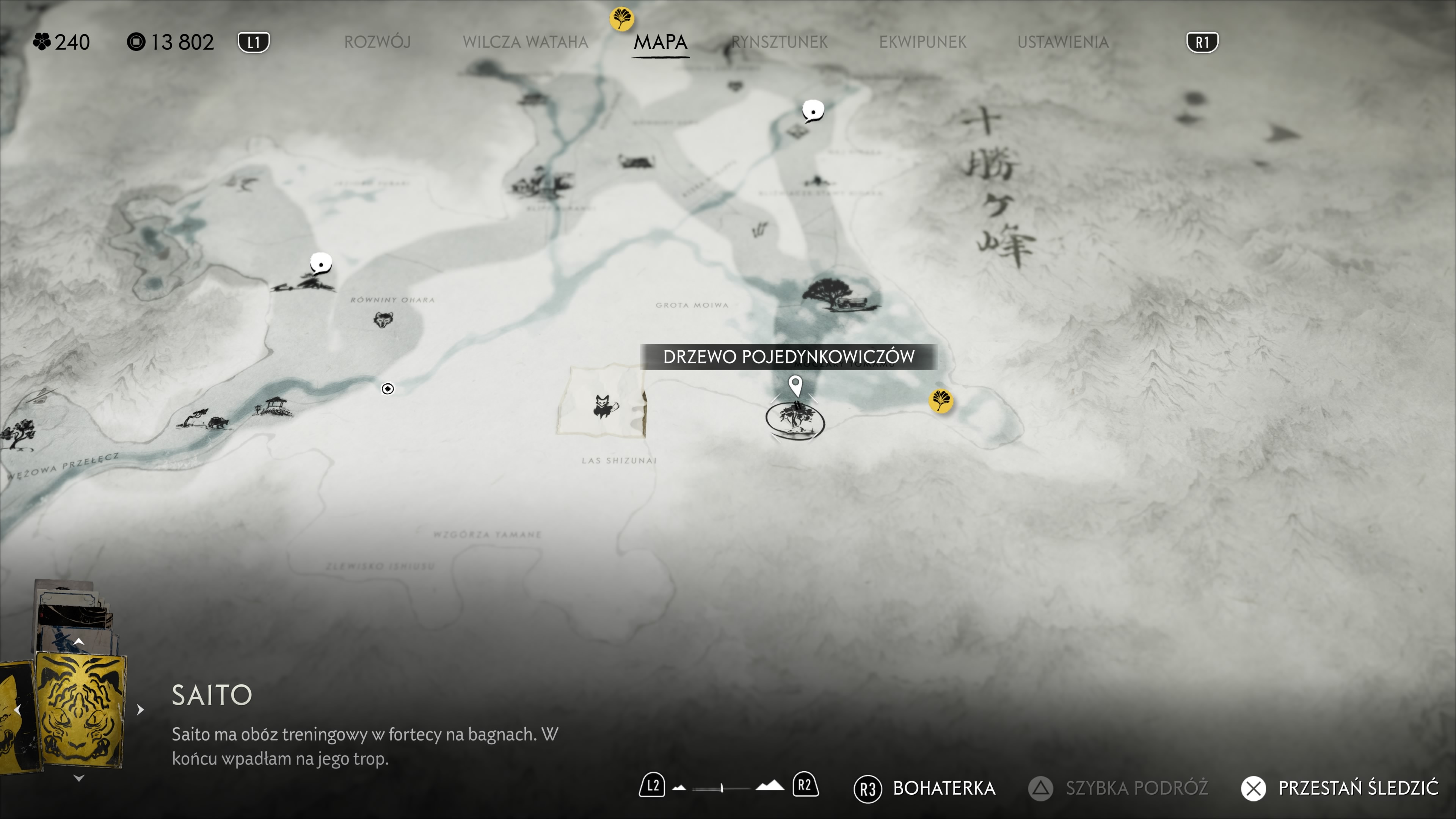Screen dimensions: 1456x819
Task: Open the Wilcza Wataha tab
Action: (525, 42)
